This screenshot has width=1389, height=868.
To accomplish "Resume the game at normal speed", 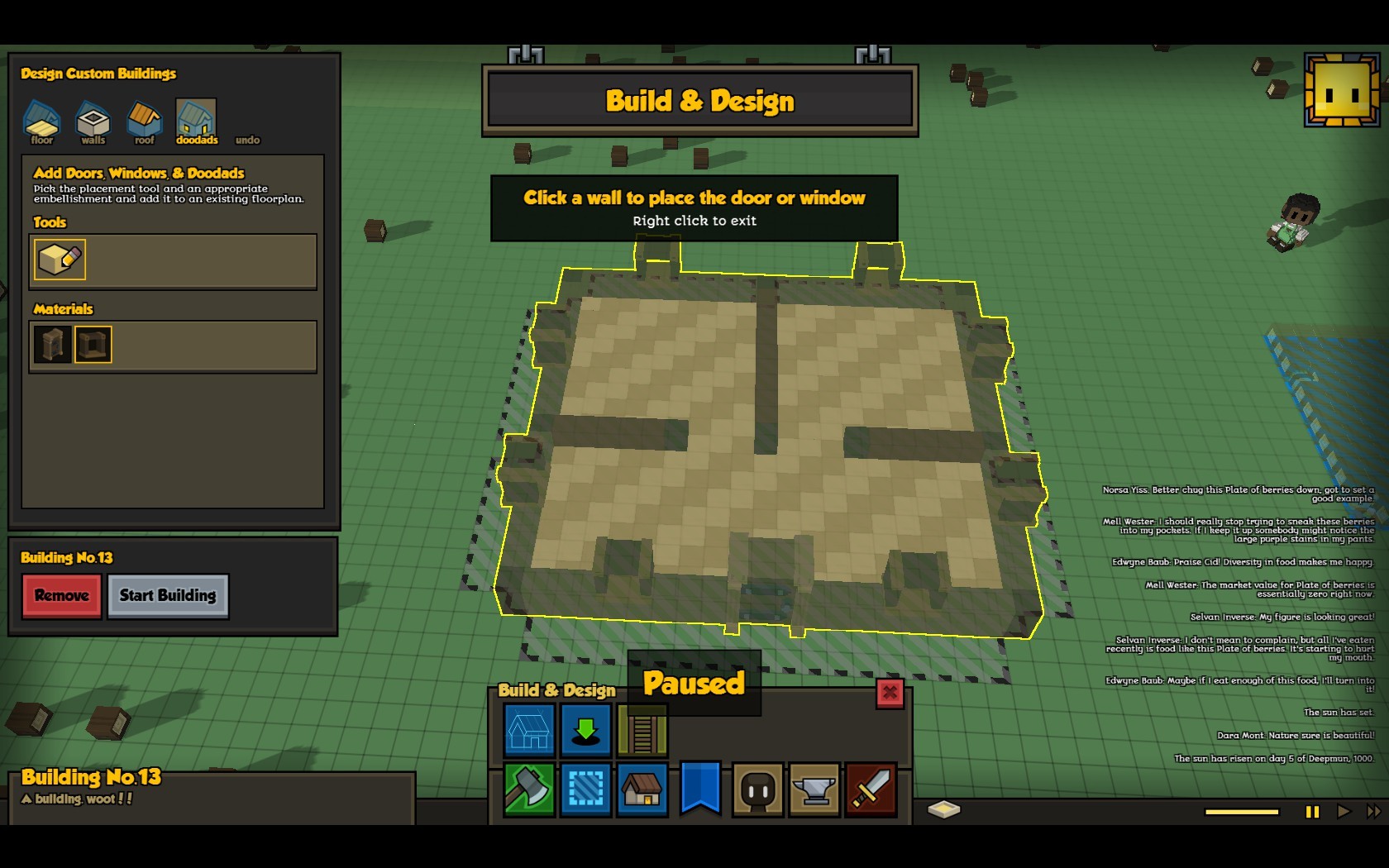I will [x=1344, y=812].
